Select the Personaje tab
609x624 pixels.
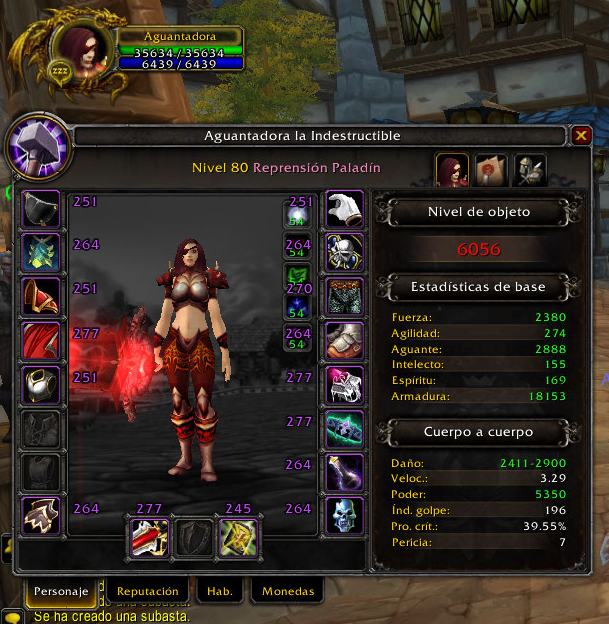[62, 591]
